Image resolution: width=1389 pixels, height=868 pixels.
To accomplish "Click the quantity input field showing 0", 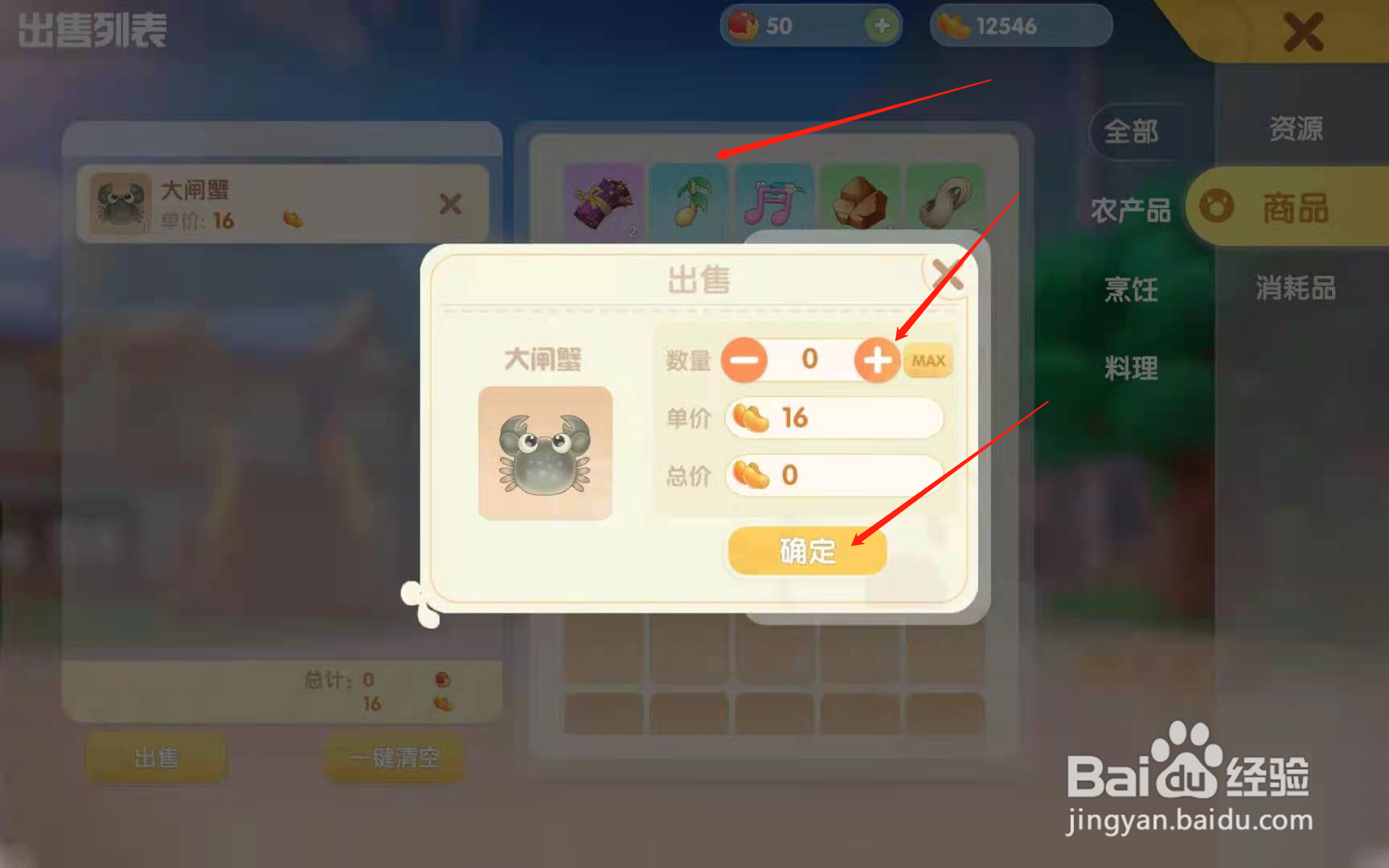I will [x=811, y=360].
